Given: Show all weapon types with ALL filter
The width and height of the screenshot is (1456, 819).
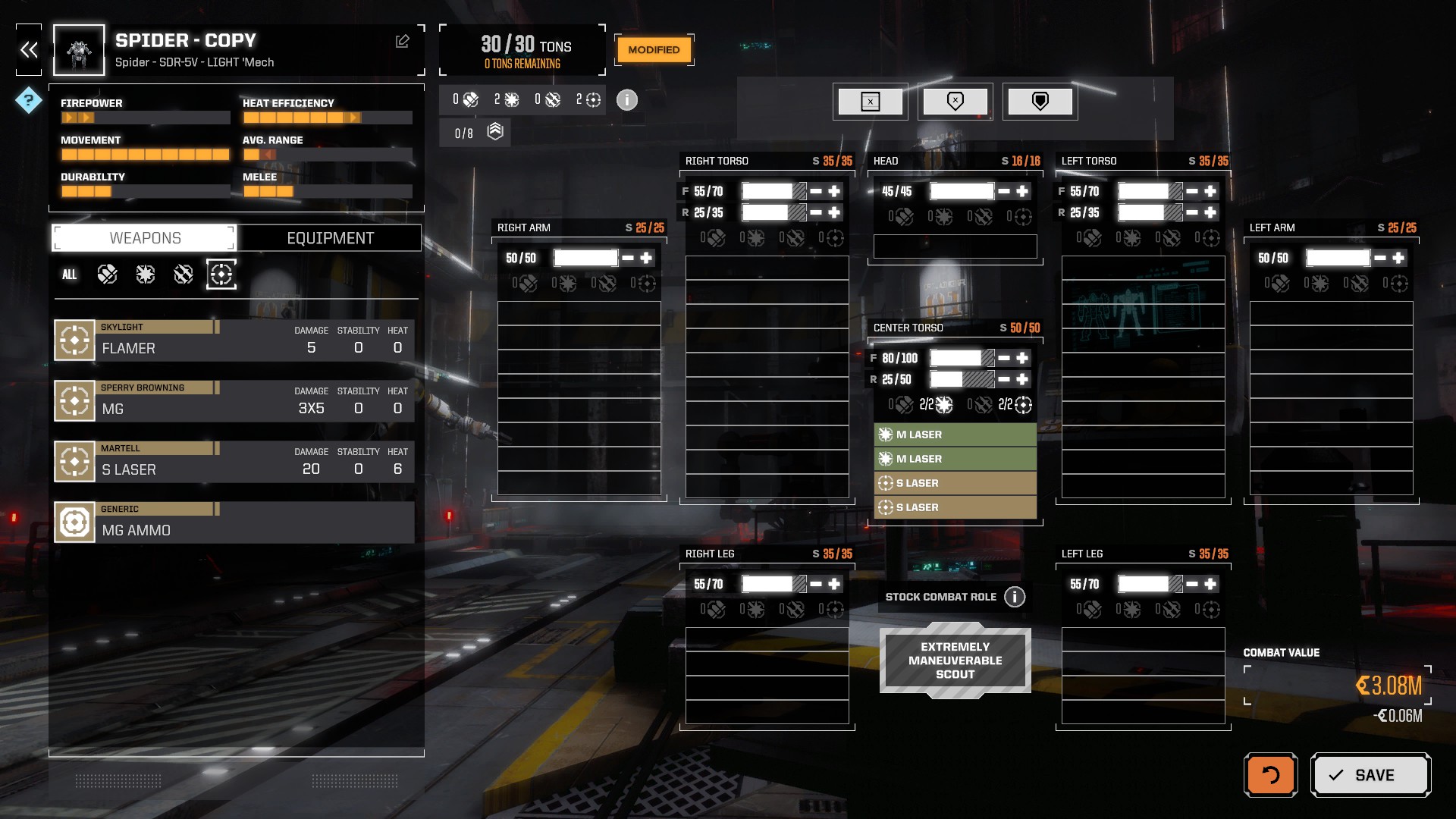Looking at the screenshot, I should pos(69,275).
